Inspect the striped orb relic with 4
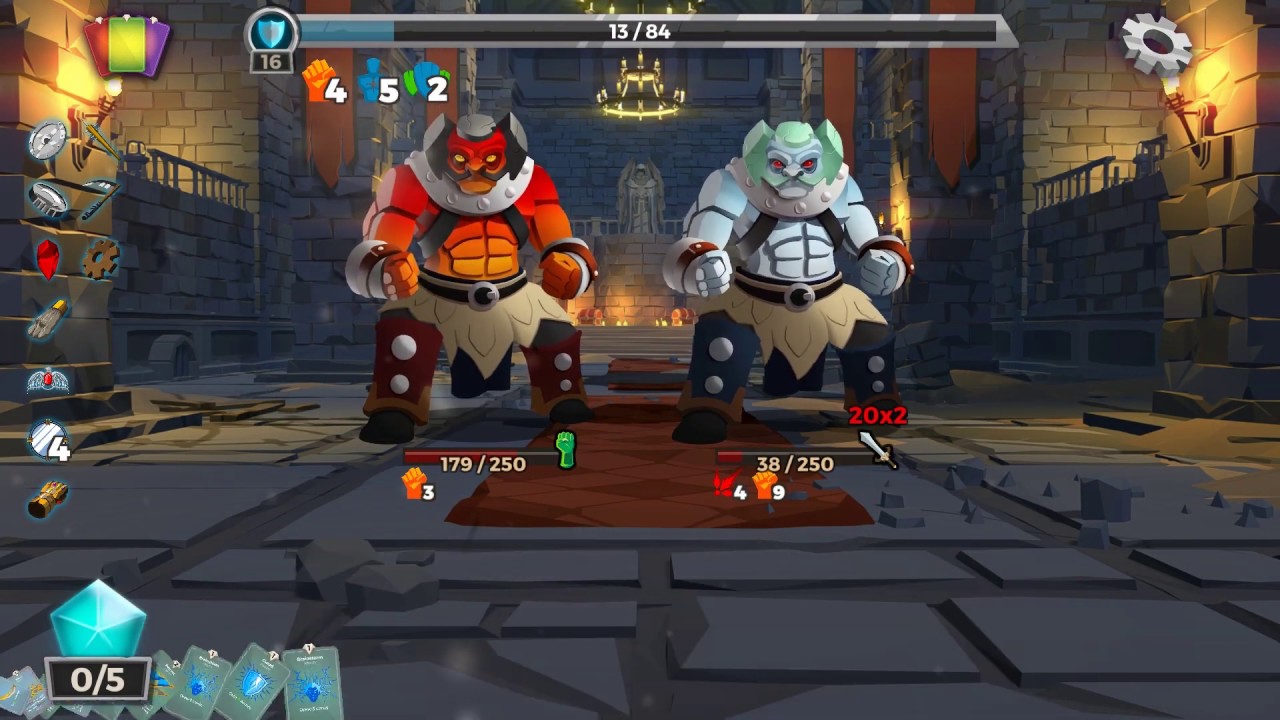The image size is (1280, 720). (48, 439)
